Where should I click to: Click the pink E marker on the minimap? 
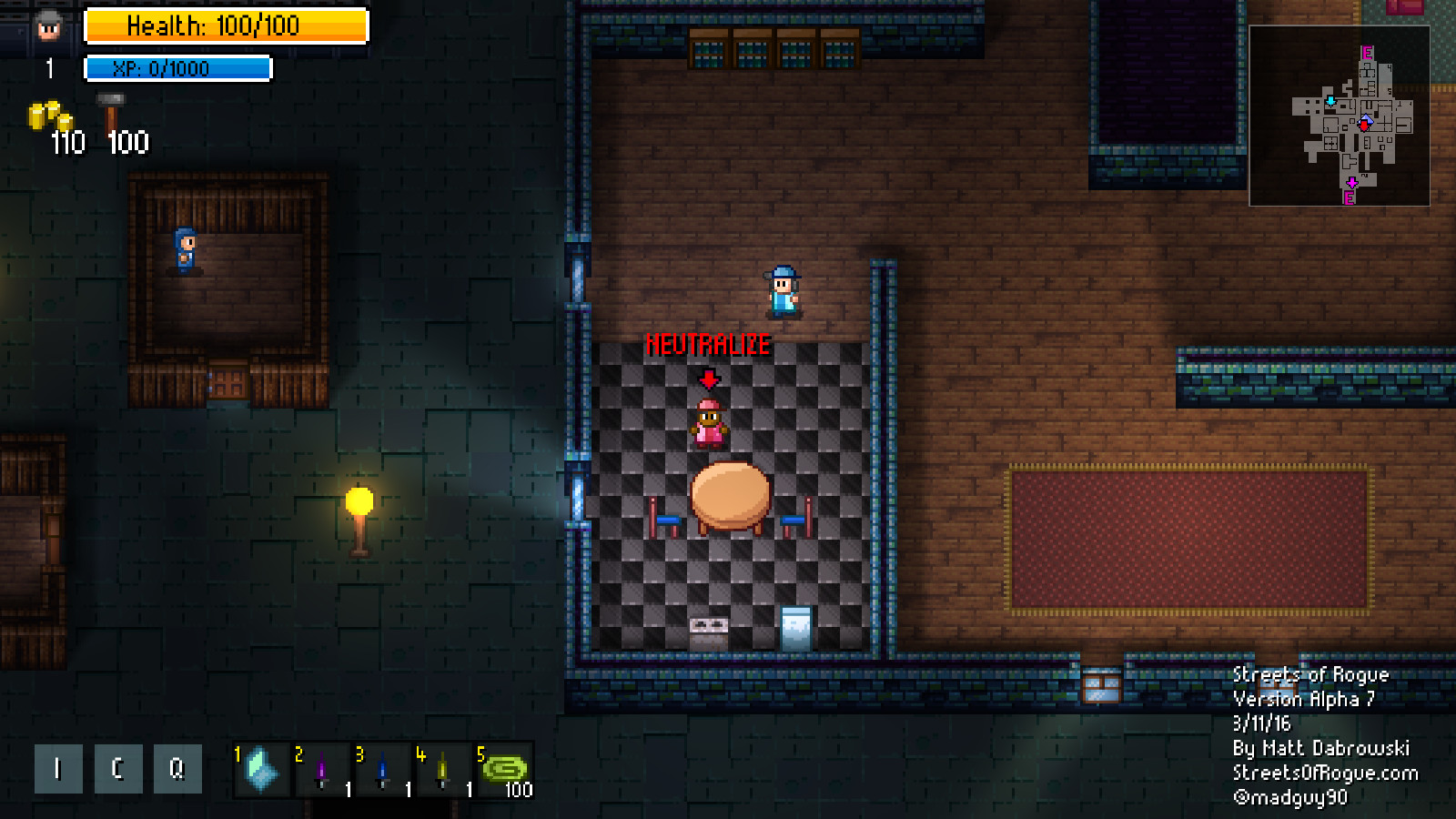1368,53
